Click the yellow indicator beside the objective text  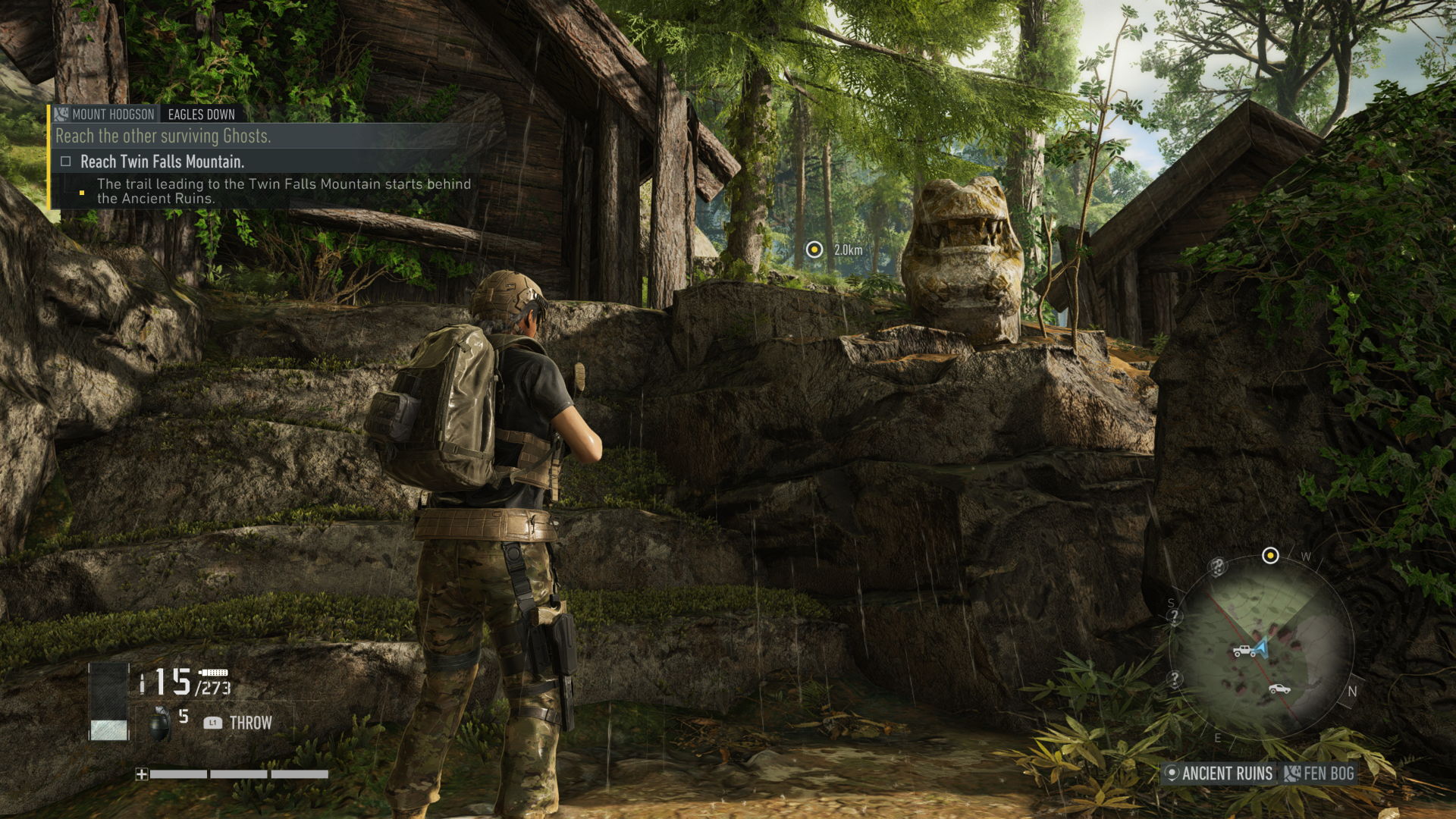(x=82, y=193)
